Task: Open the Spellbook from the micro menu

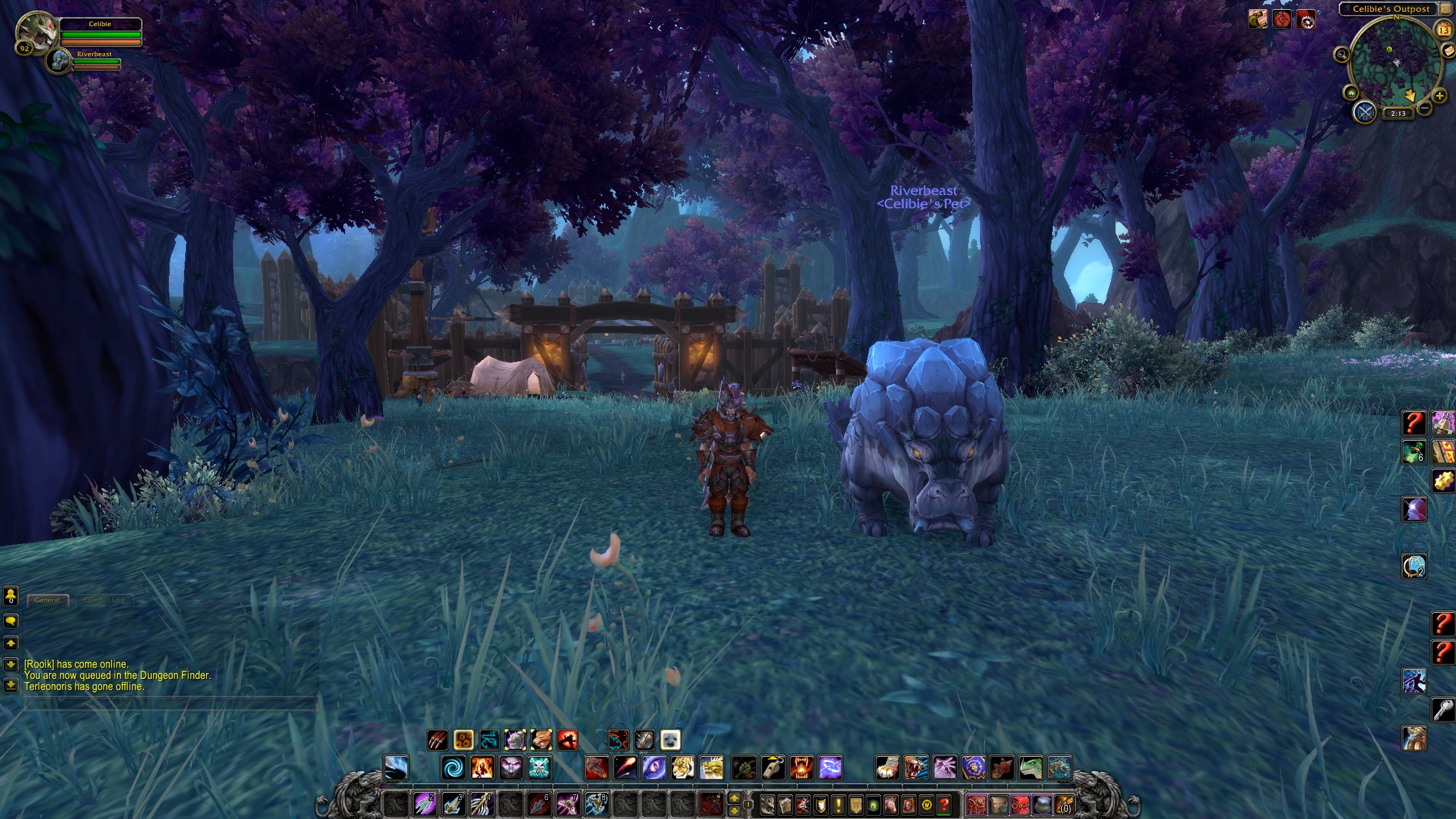Action: pos(785,805)
